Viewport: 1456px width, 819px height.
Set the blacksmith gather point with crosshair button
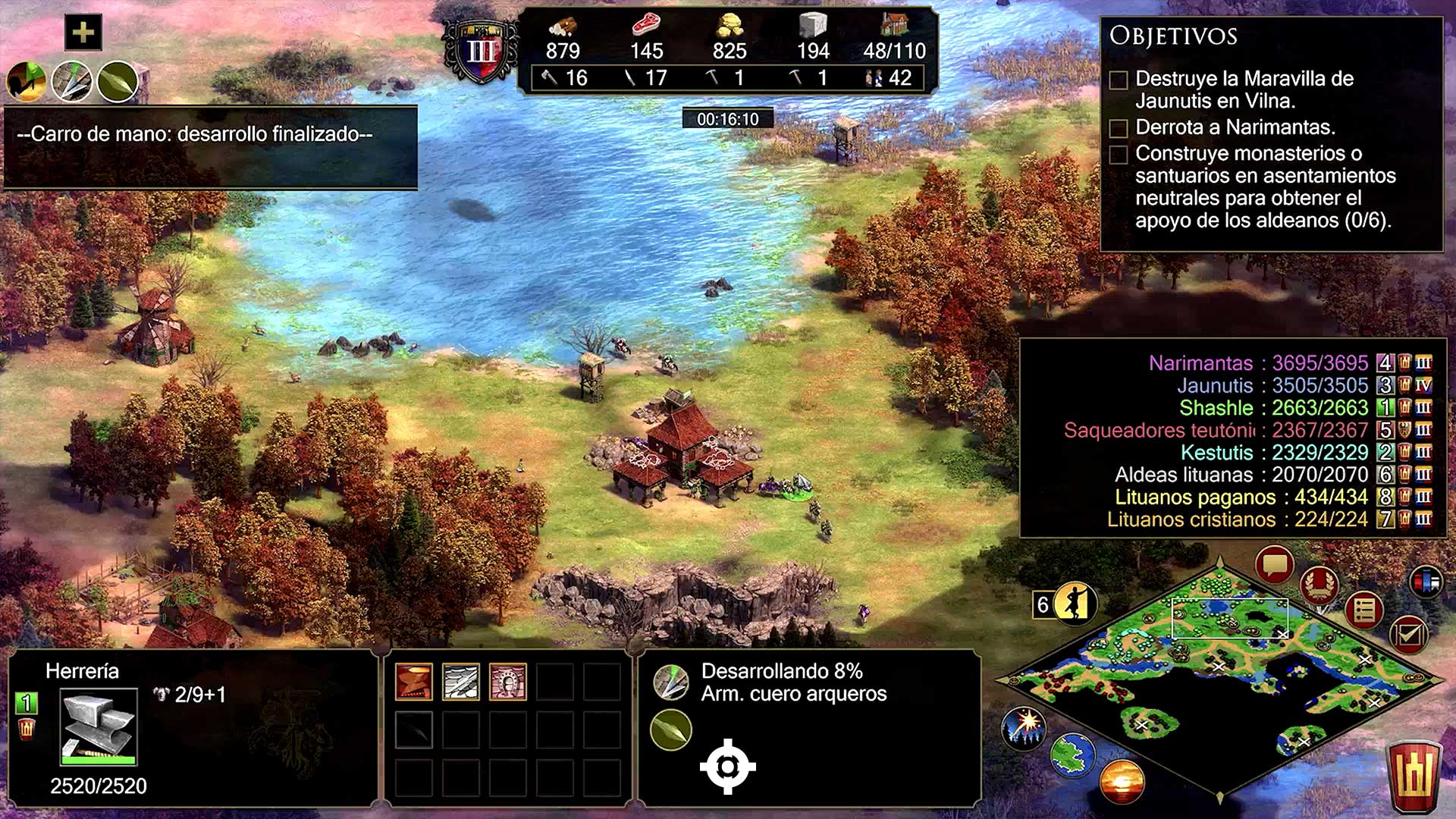click(x=727, y=767)
